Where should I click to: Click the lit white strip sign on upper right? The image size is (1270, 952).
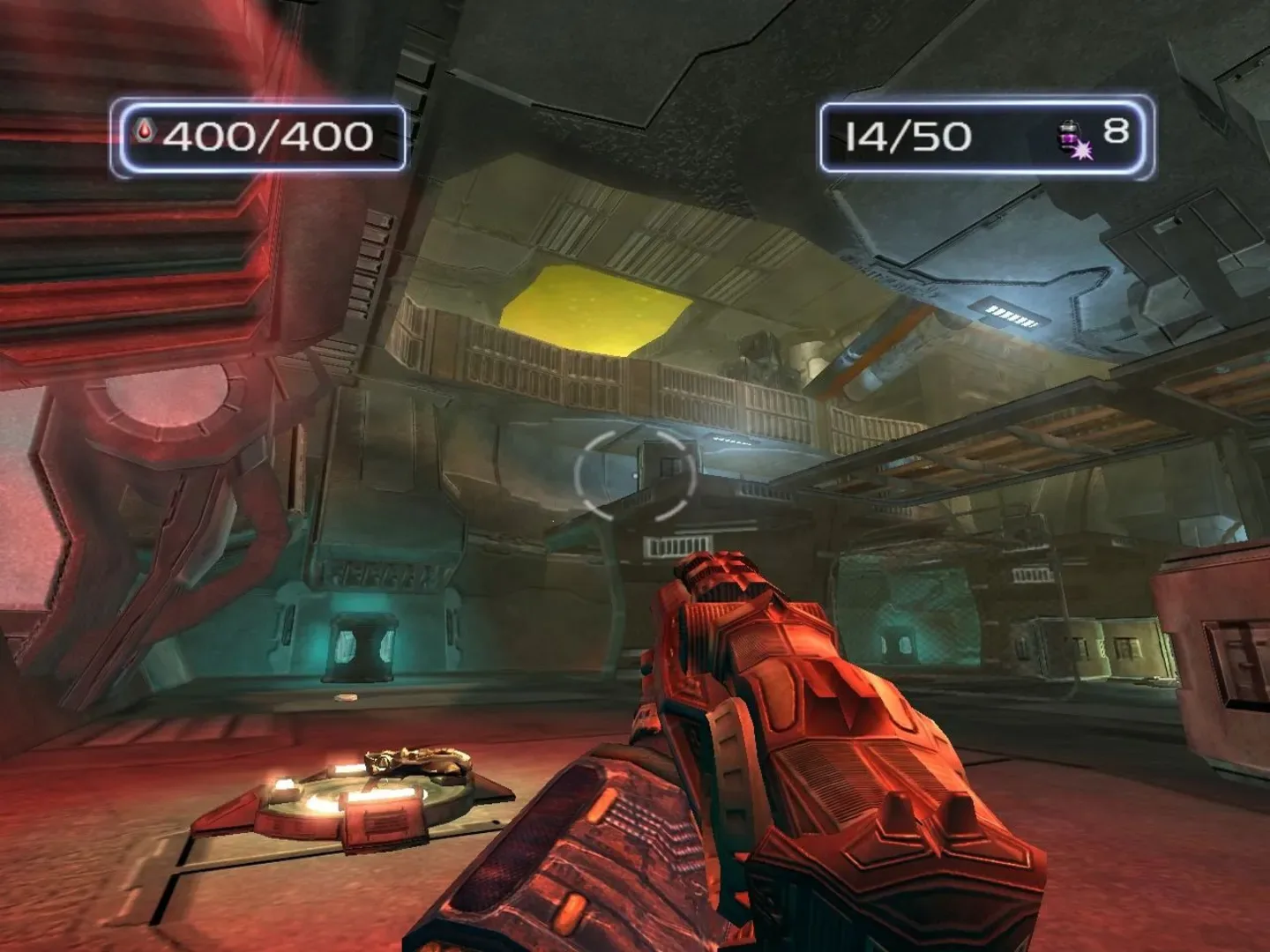click(1011, 314)
